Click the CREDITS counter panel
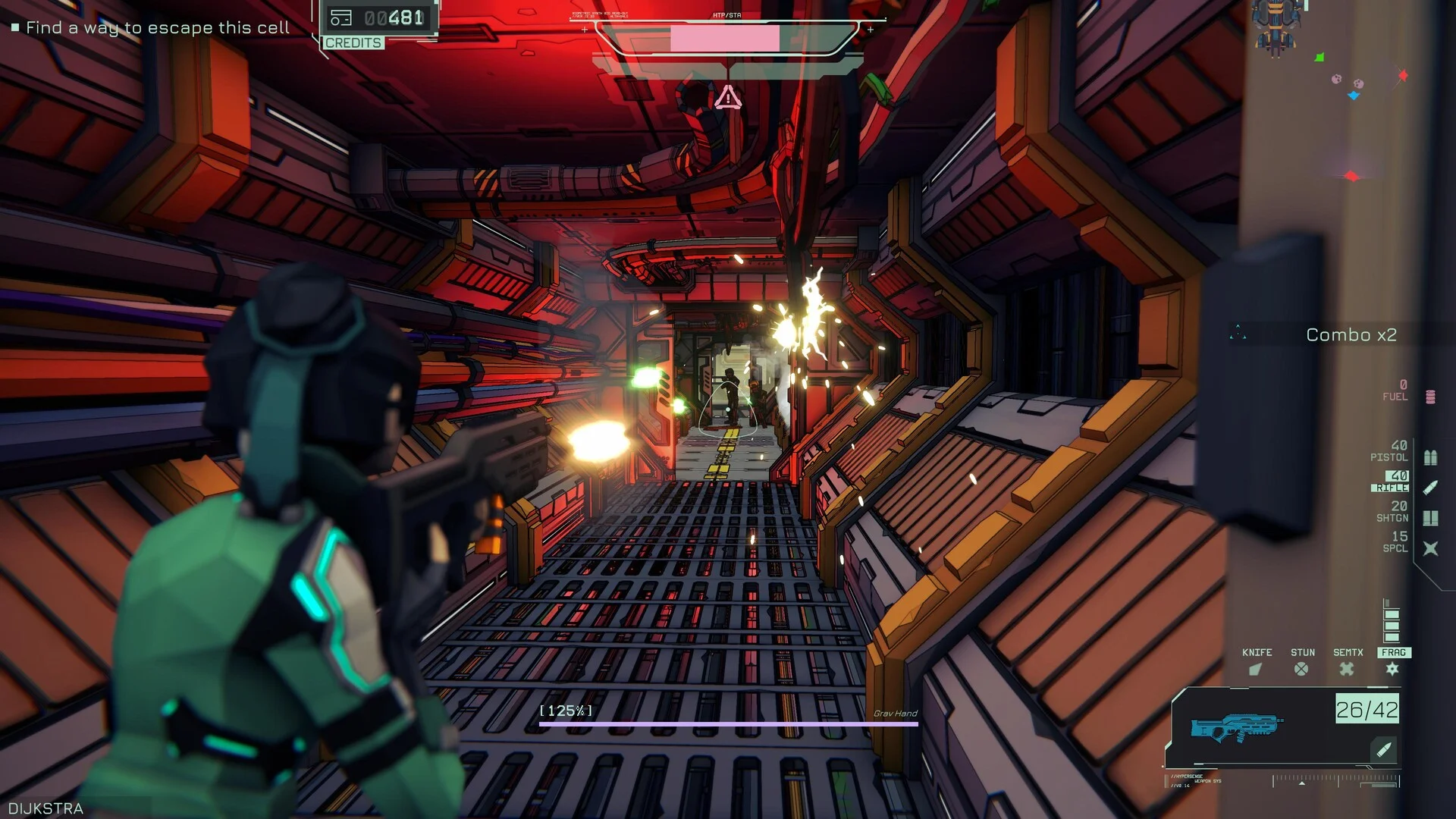The image size is (1456, 819). [x=378, y=25]
